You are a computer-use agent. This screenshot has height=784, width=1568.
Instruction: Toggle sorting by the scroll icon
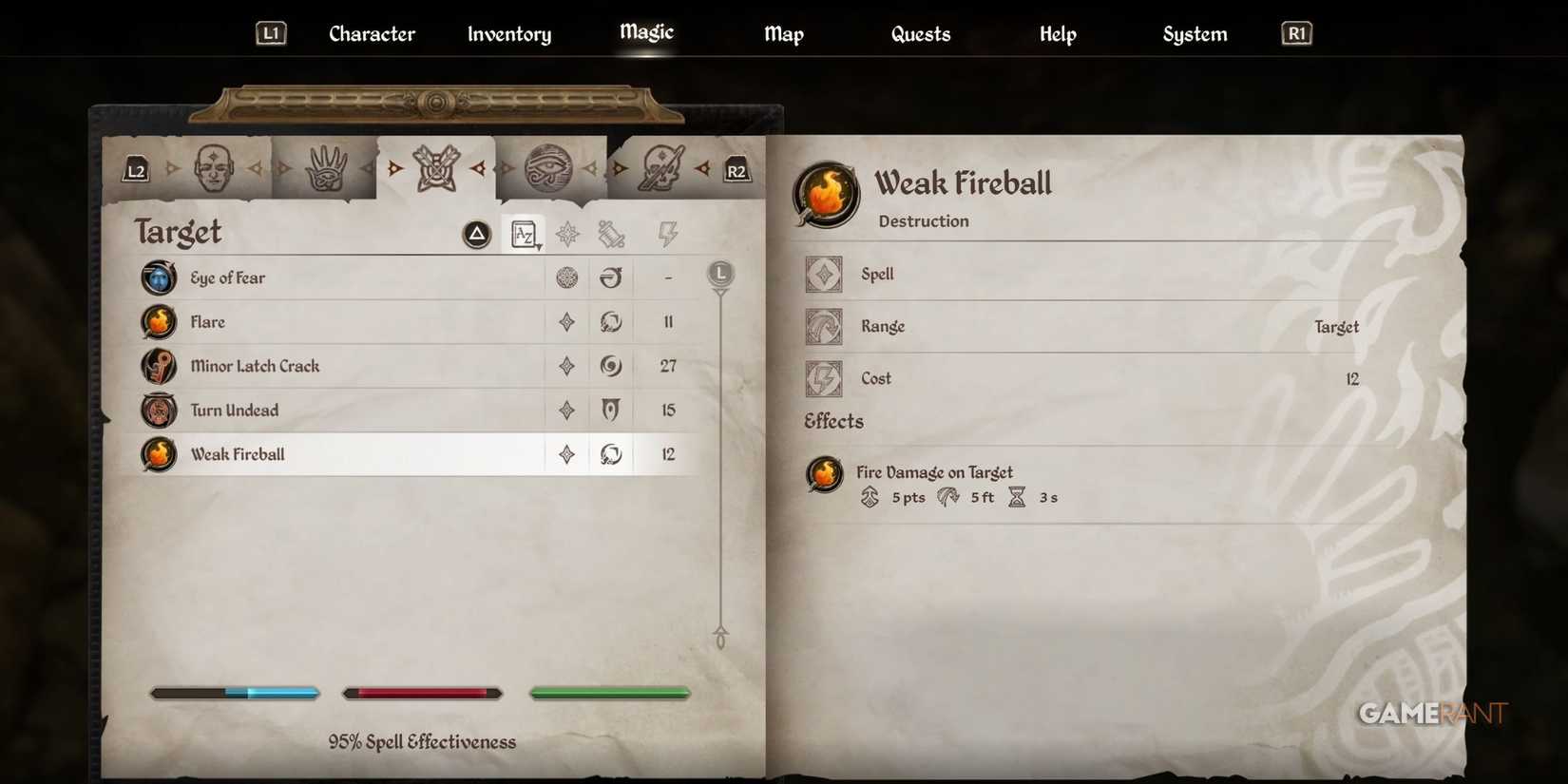pyautogui.click(x=613, y=234)
